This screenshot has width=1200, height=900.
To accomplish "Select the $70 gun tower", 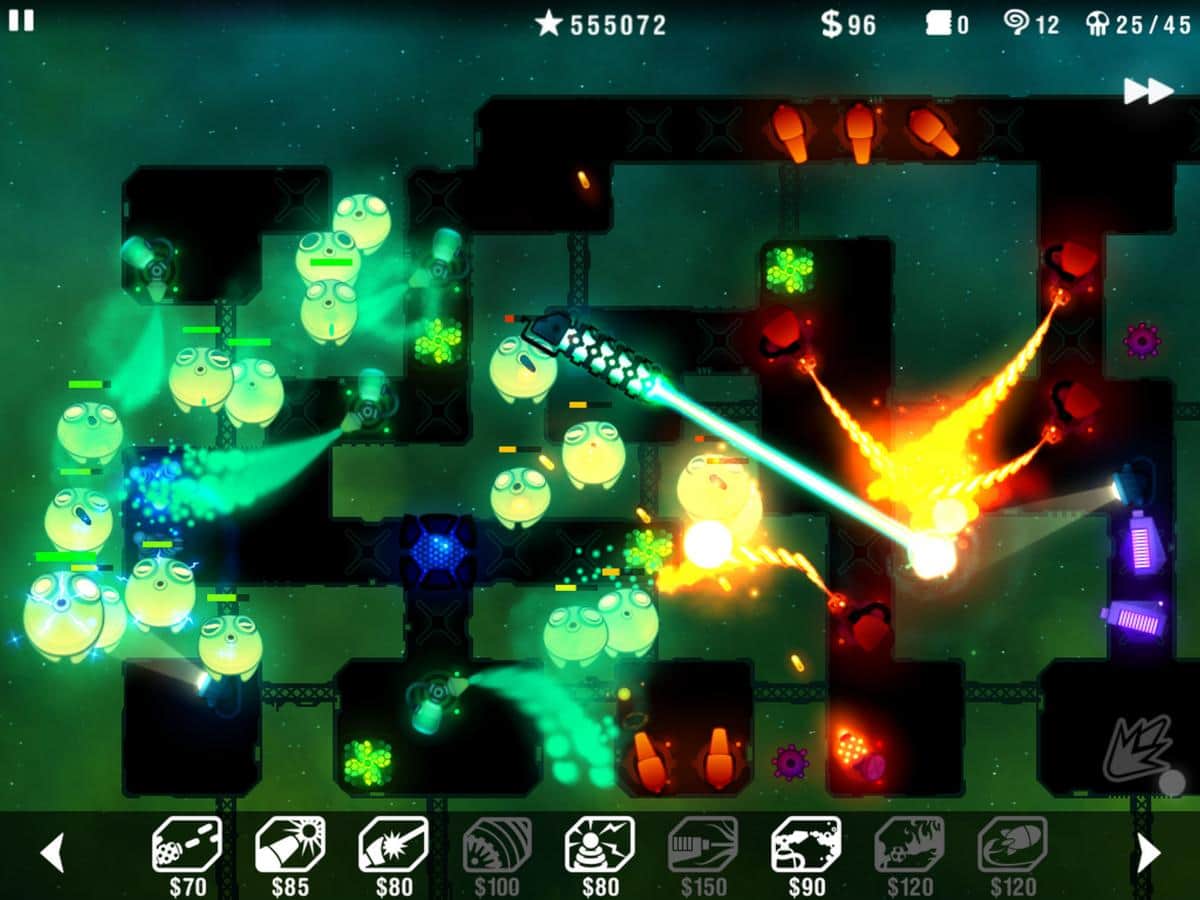I will click(187, 846).
